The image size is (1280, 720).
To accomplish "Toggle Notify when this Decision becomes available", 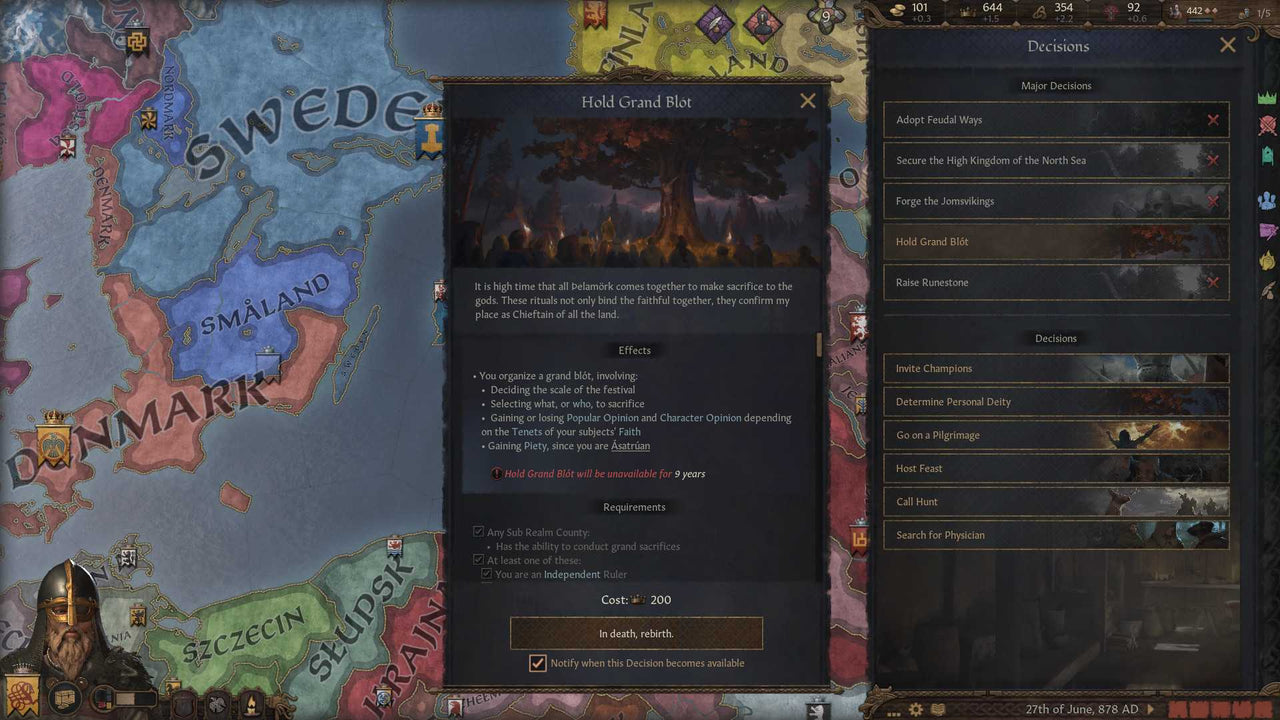I will tap(538, 663).
